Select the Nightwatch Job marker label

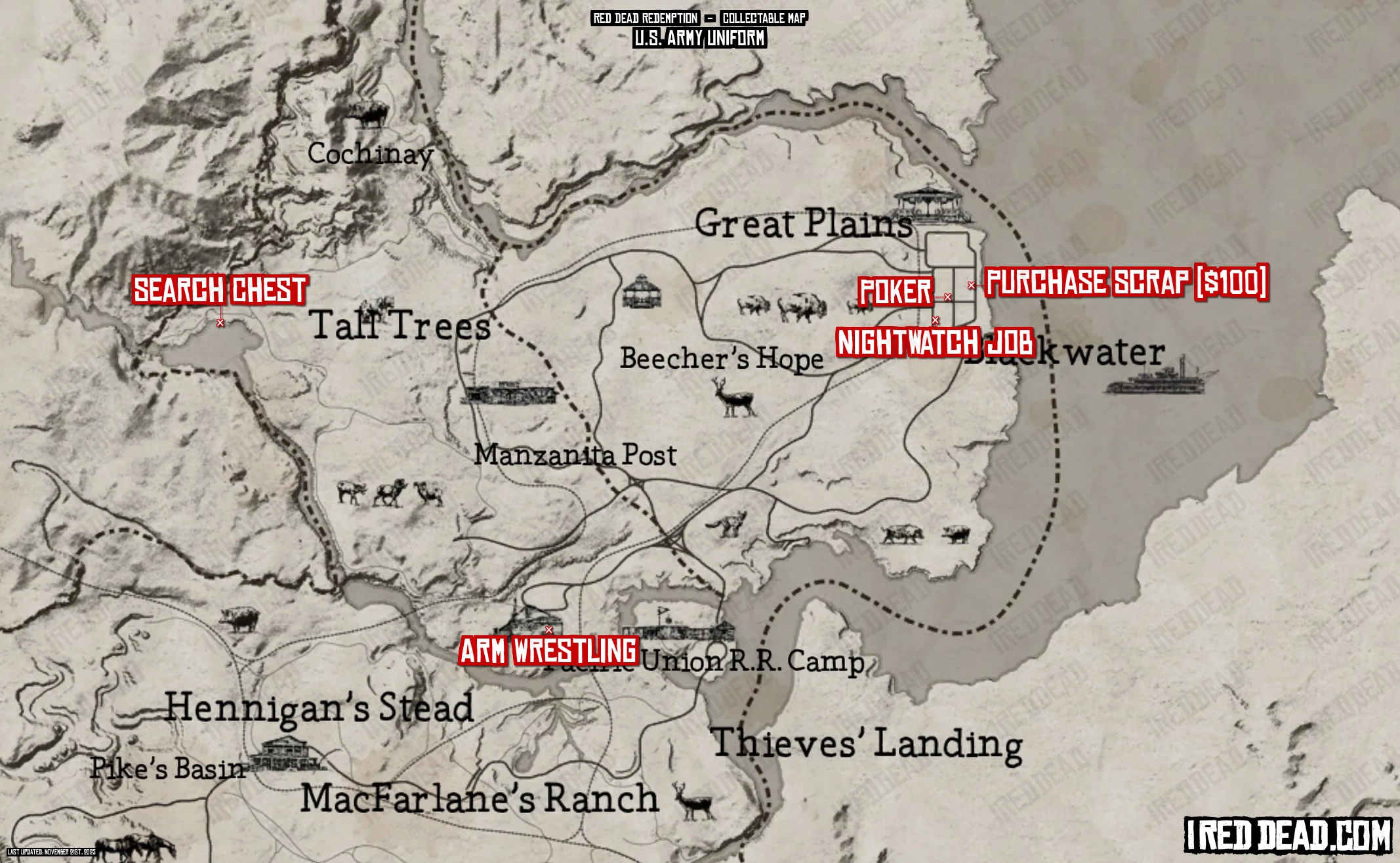[935, 343]
